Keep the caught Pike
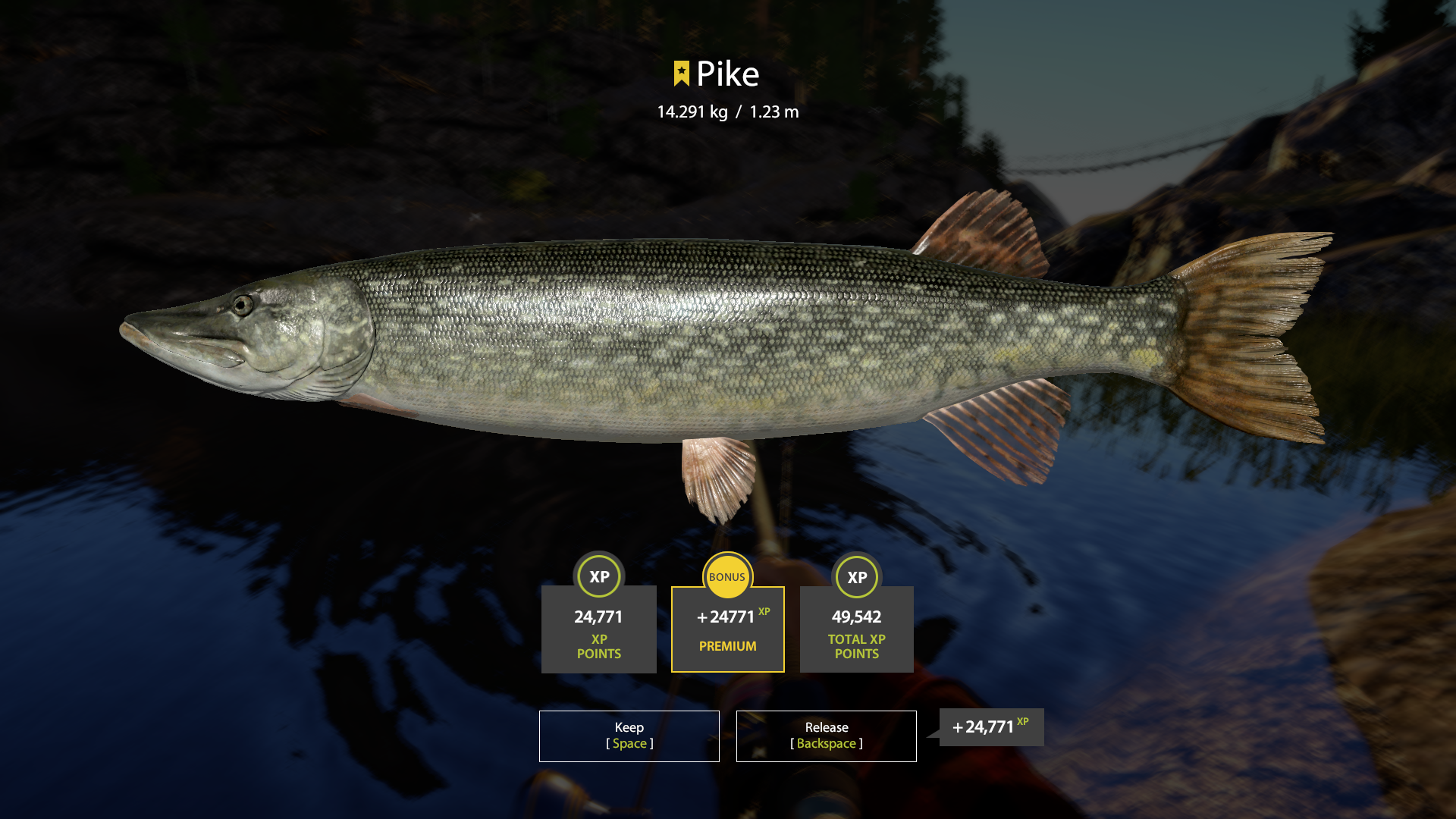 click(x=629, y=736)
